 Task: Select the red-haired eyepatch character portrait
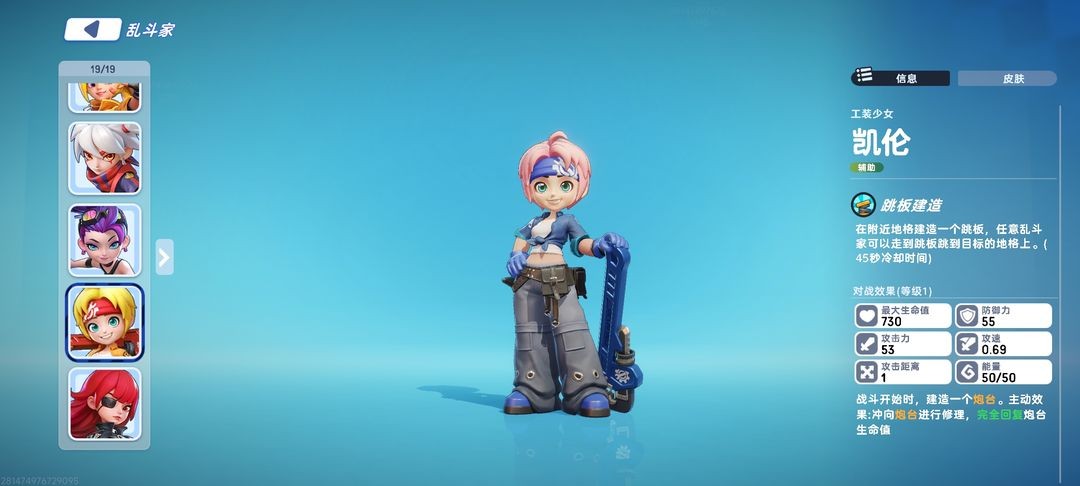point(105,404)
